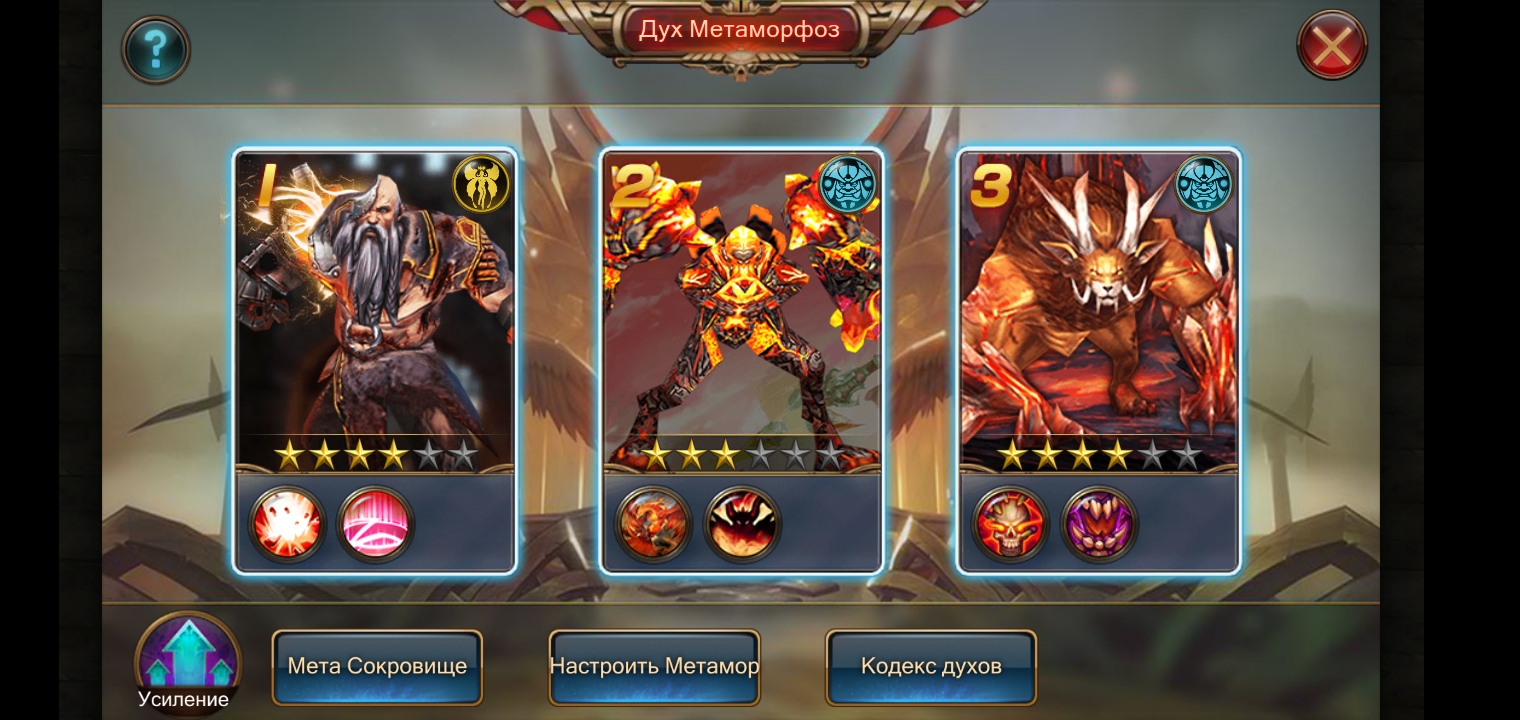Toggle the fourth star under the lava golem
Image resolution: width=1520 pixels, height=720 pixels.
(762, 454)
